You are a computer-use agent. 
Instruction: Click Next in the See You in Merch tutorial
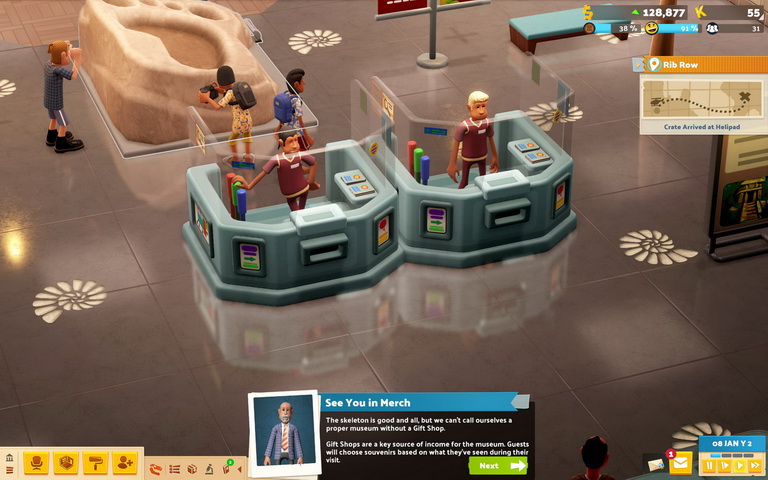tap(497, 465)
